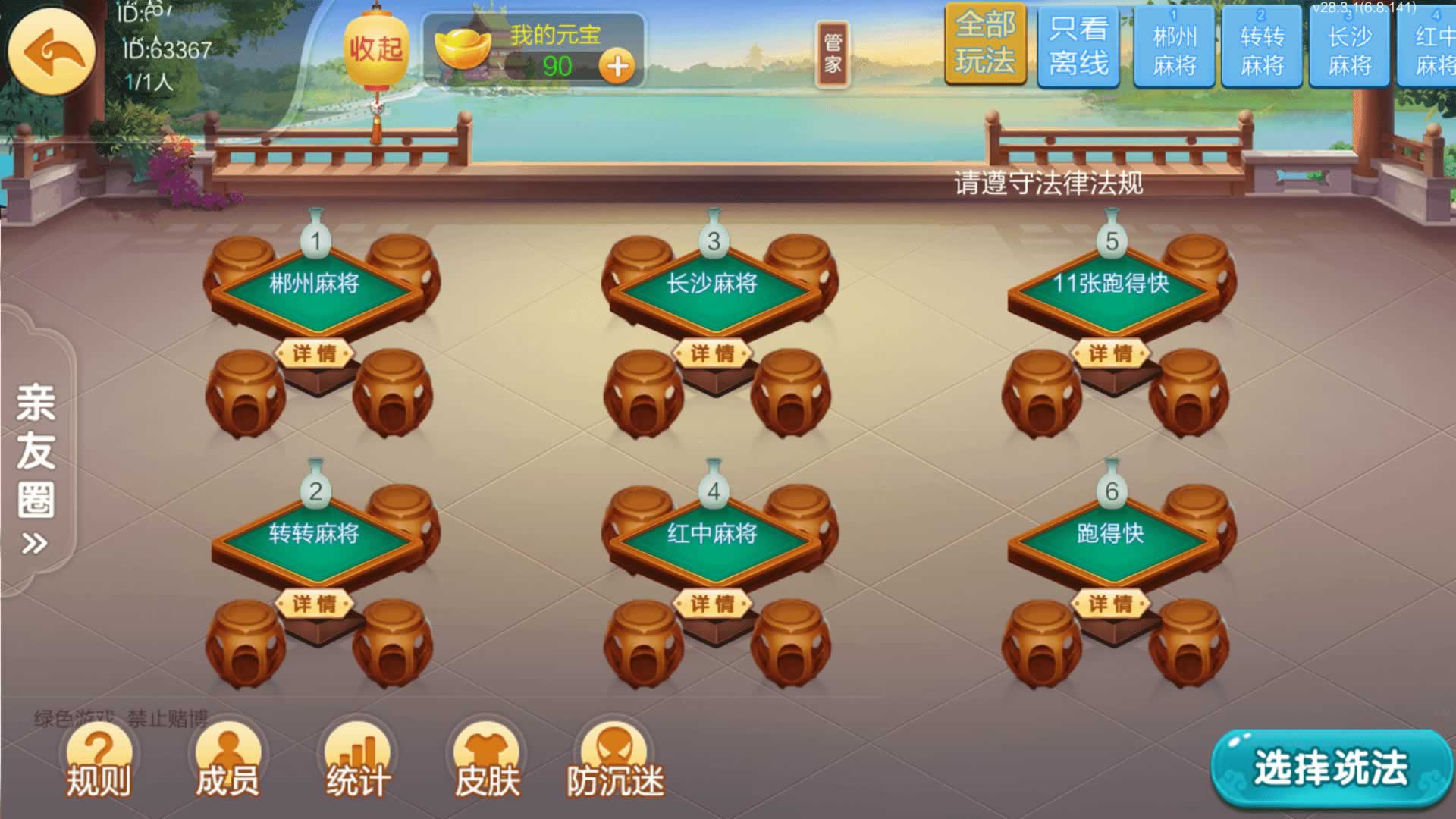Image resolution: width=1456 pixels, height=819 pixels.
Task: Open the 管家 manager tag
Action: point(832,53)
